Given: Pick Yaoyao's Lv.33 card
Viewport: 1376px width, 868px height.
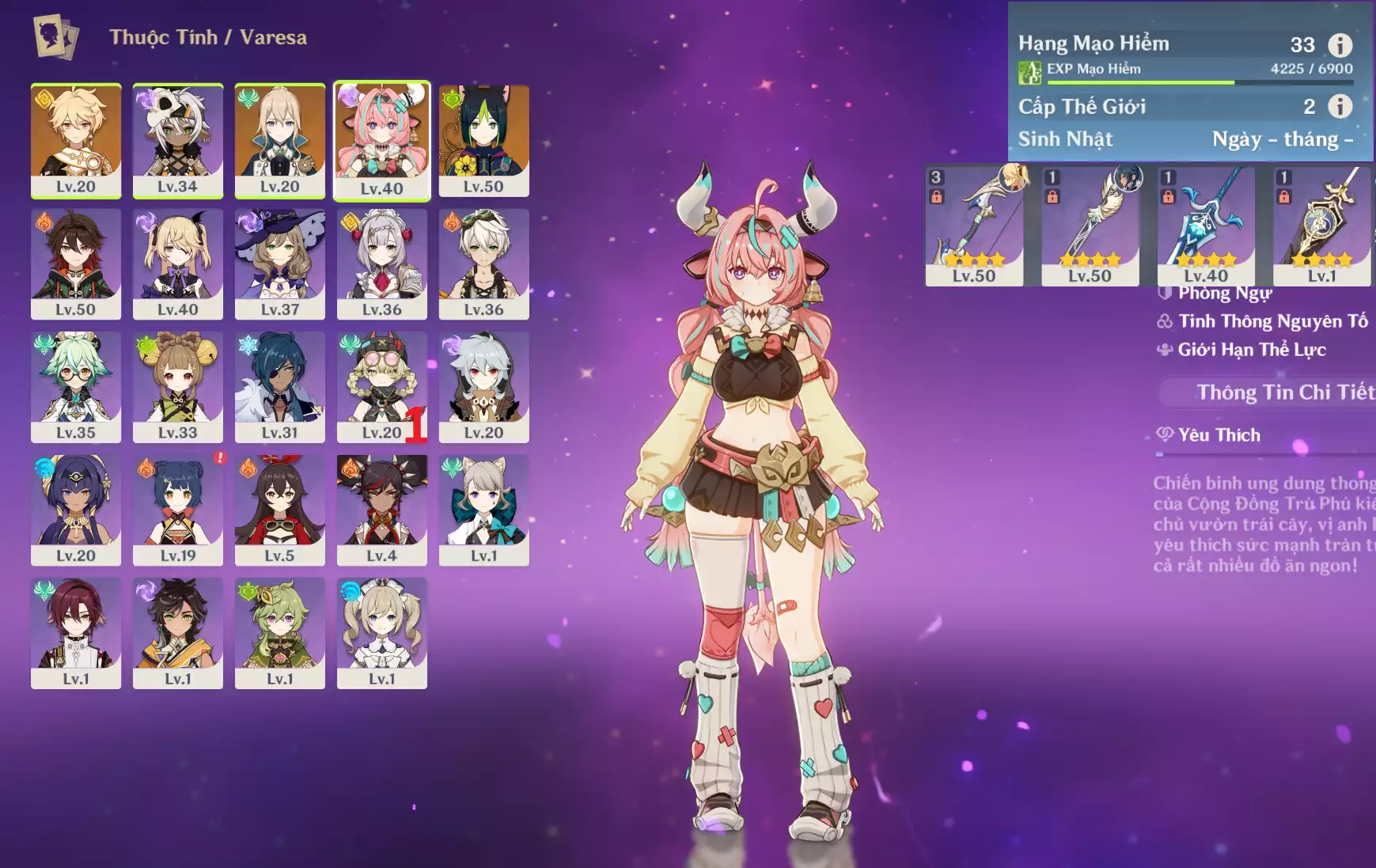Looking at the screenshot, I should click(177, 387).
